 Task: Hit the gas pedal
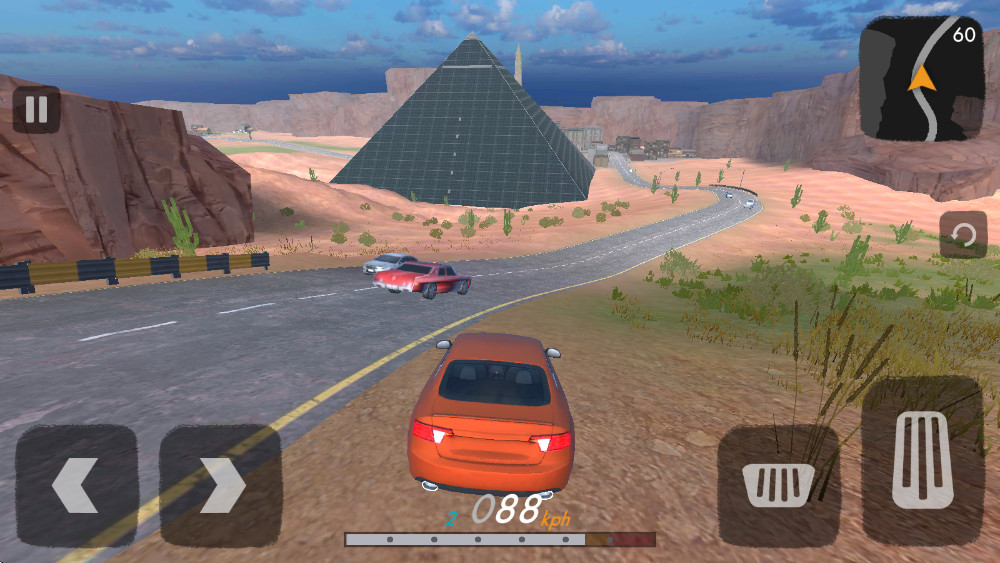922,460
